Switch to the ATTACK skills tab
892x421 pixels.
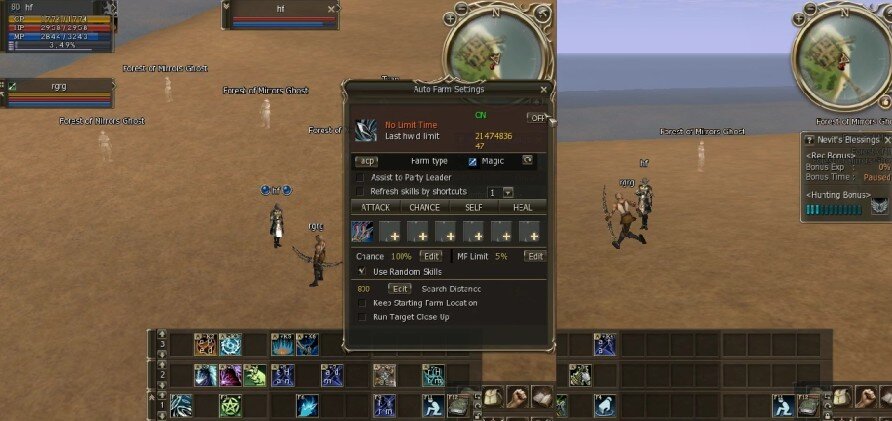coord(375,207)
